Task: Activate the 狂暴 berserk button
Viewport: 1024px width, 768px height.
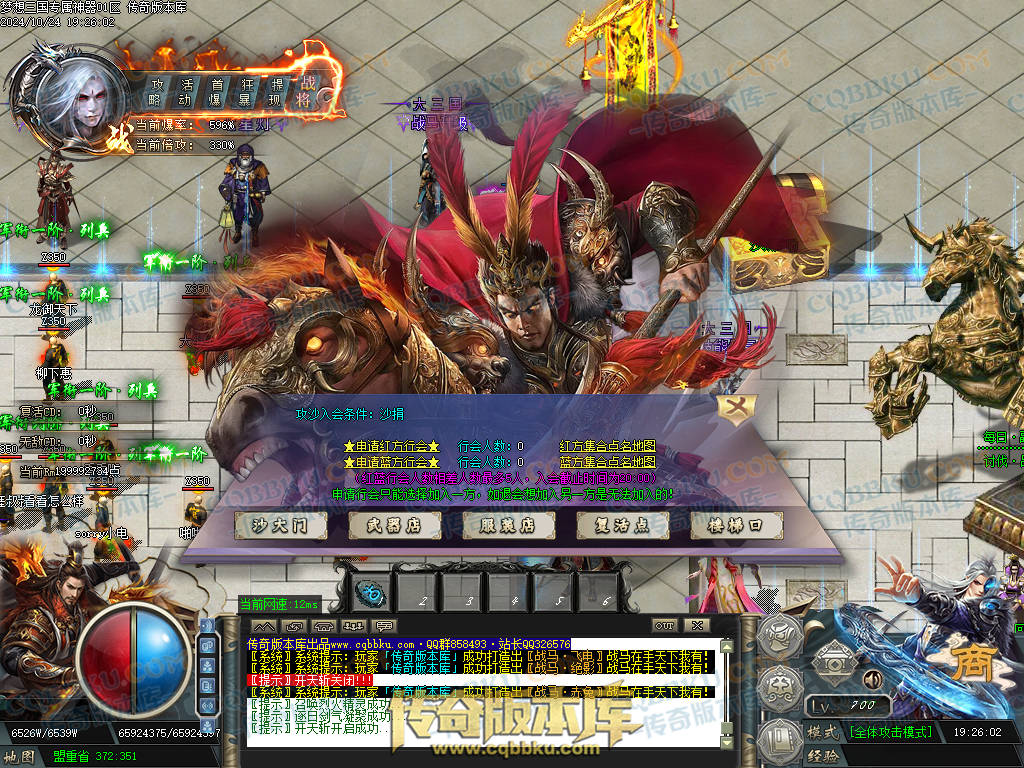Action: point(246,91)
